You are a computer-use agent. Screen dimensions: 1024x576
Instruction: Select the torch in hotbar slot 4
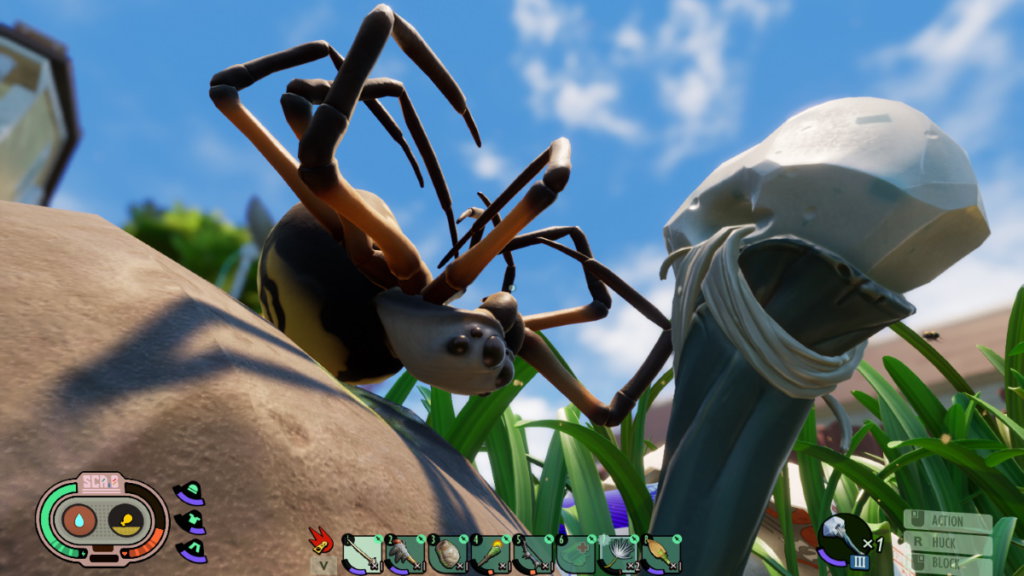tap(491, 554)
